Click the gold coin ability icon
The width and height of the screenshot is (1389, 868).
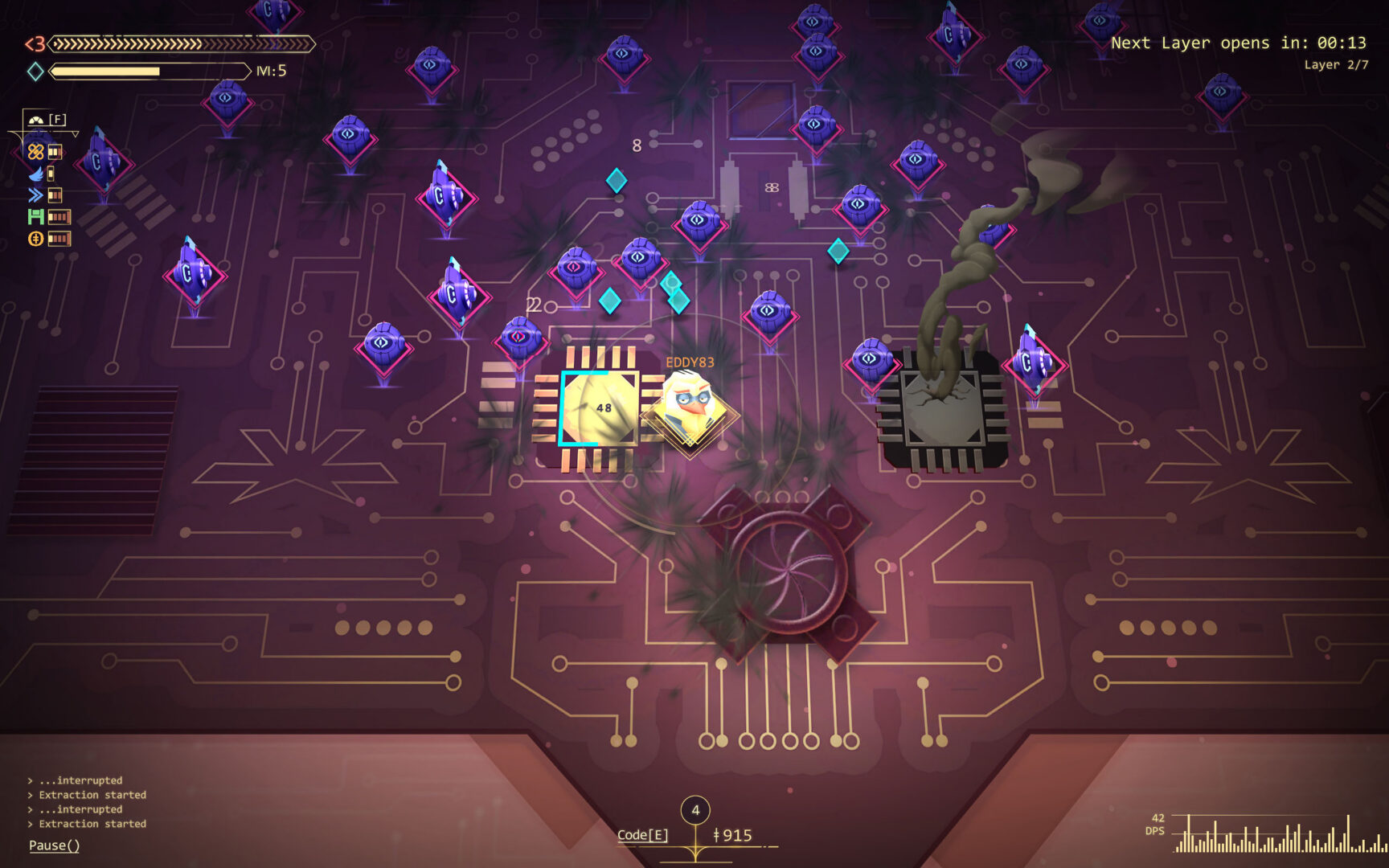[x=35, y=237]
